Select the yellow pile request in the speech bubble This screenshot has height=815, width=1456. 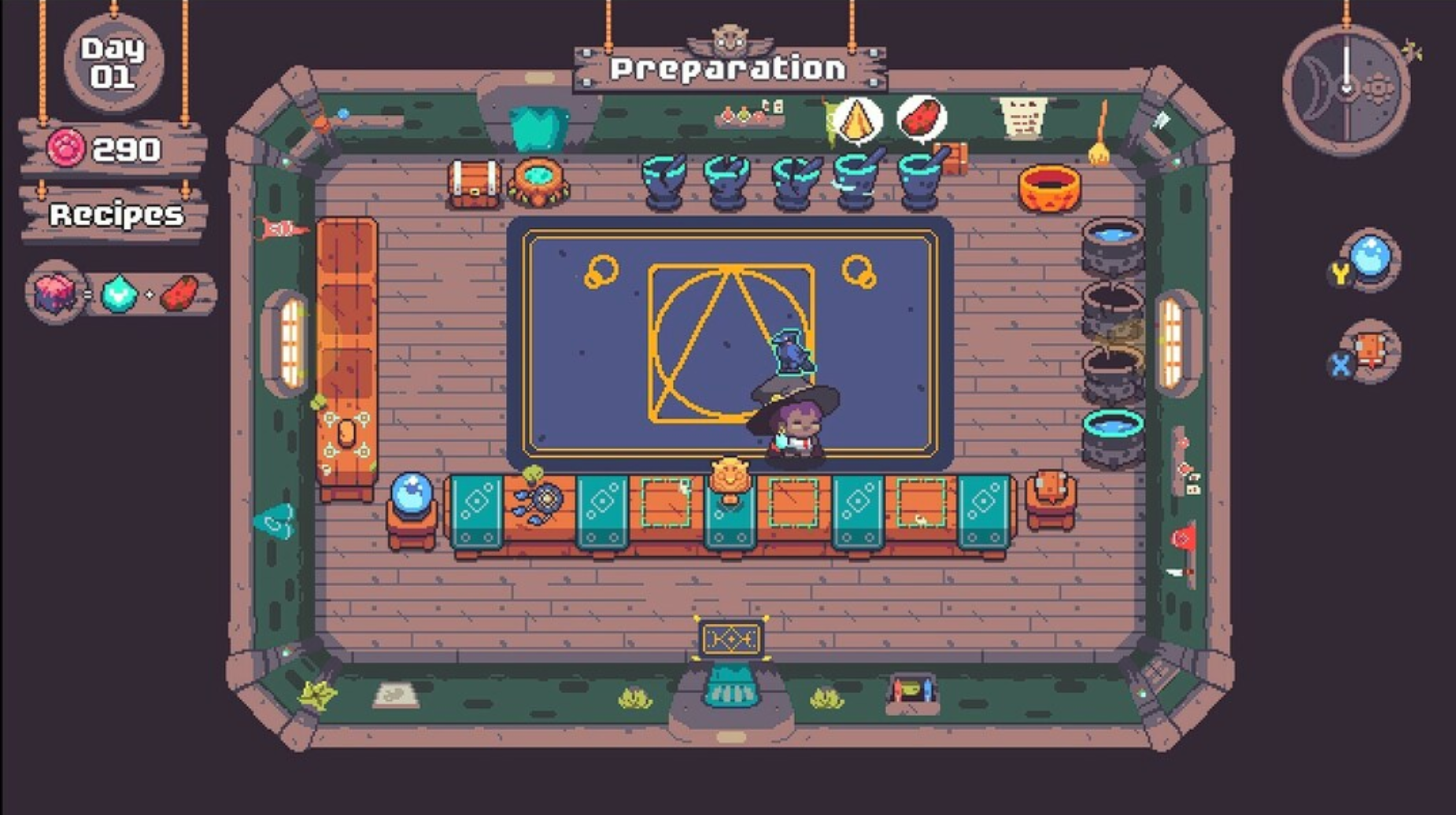point(858,118)
